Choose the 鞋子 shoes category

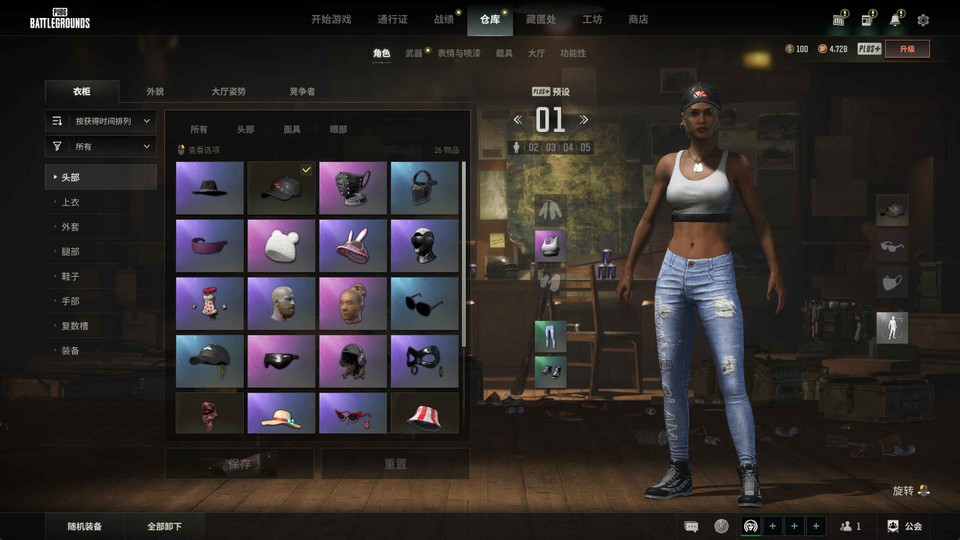tap(71, 276)
